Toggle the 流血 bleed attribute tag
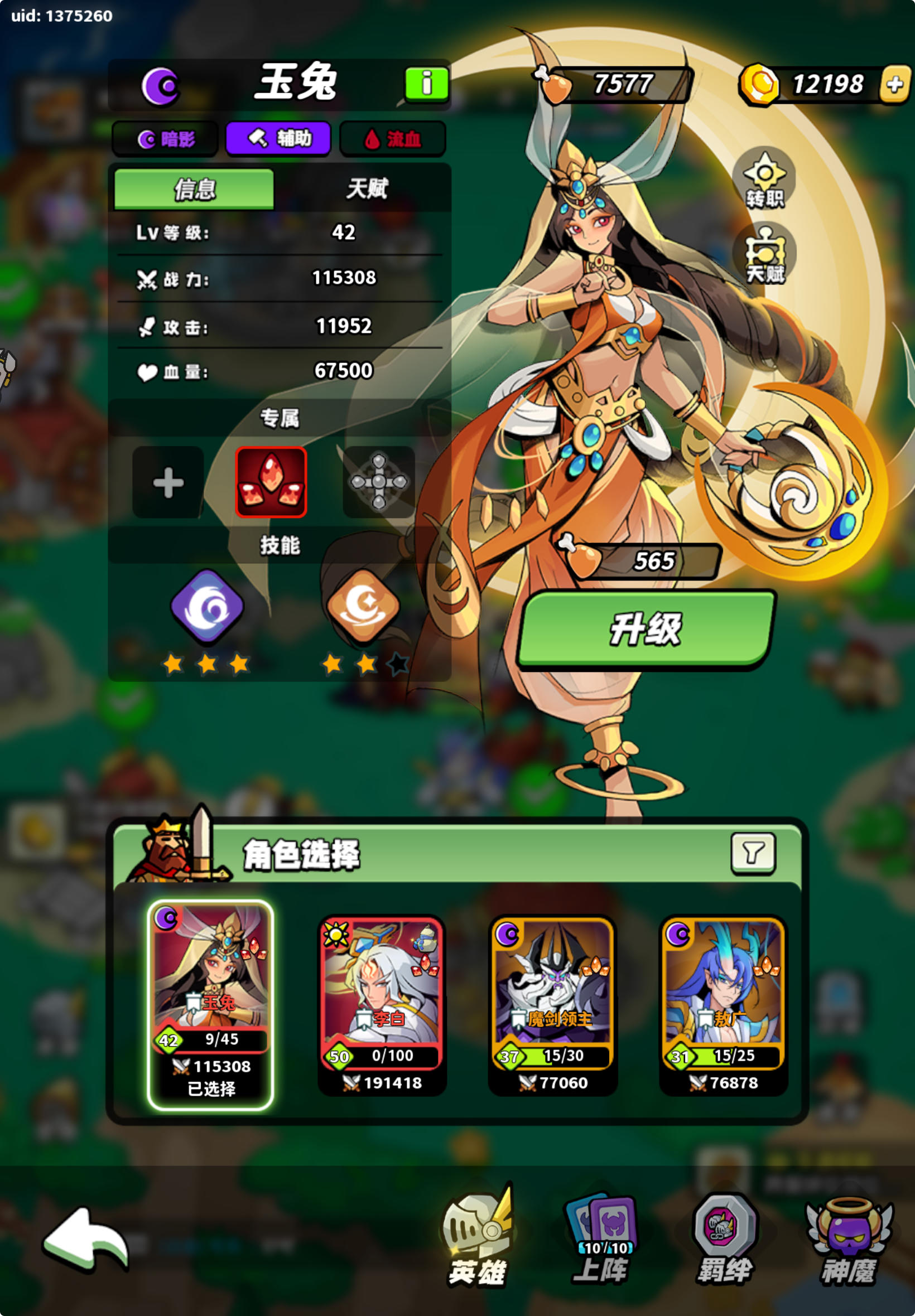This screenshot has width=915, height=1316. [393, 137]
